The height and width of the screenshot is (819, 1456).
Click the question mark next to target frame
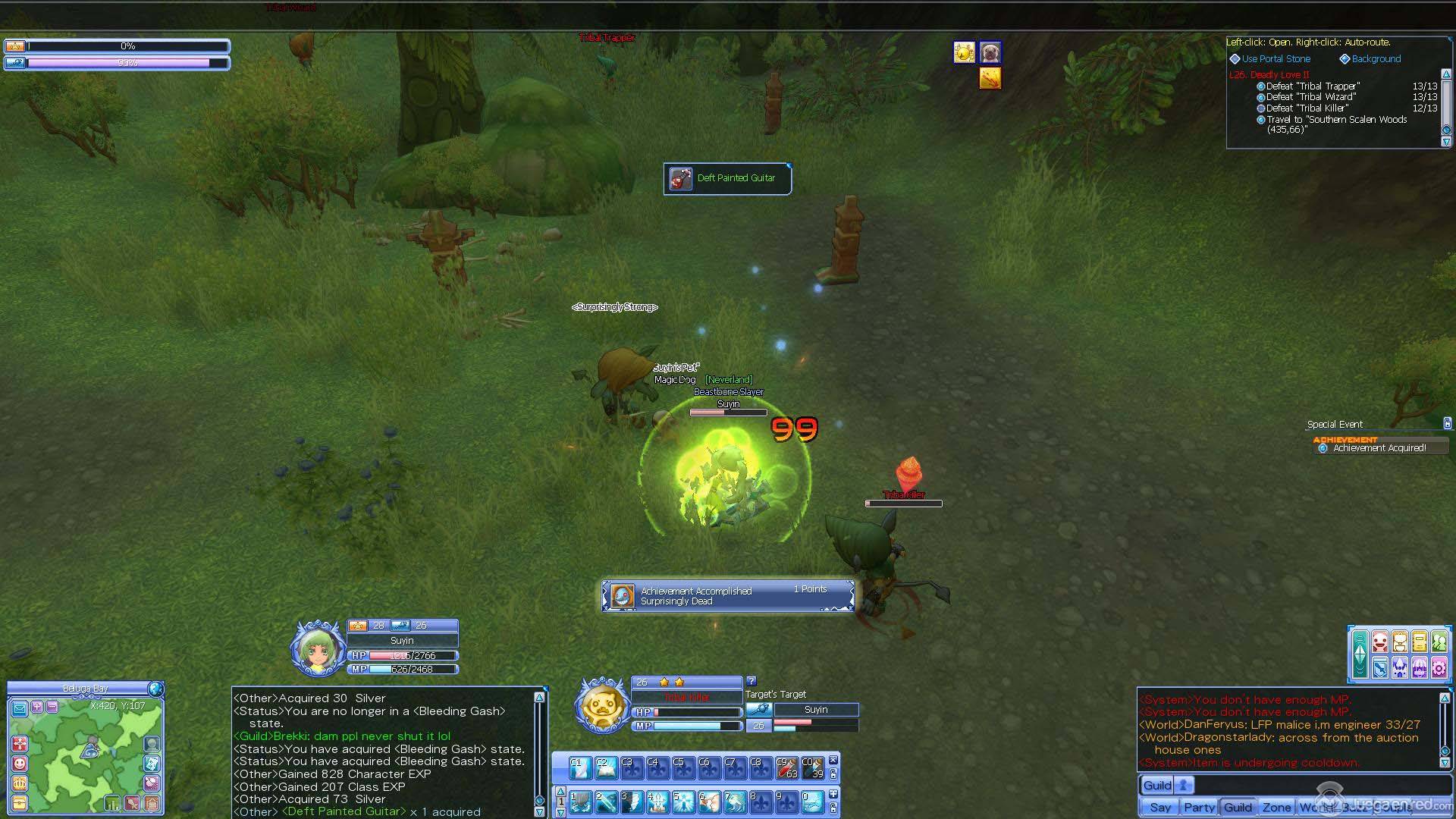pyautogui.click(x=752, y=681)
